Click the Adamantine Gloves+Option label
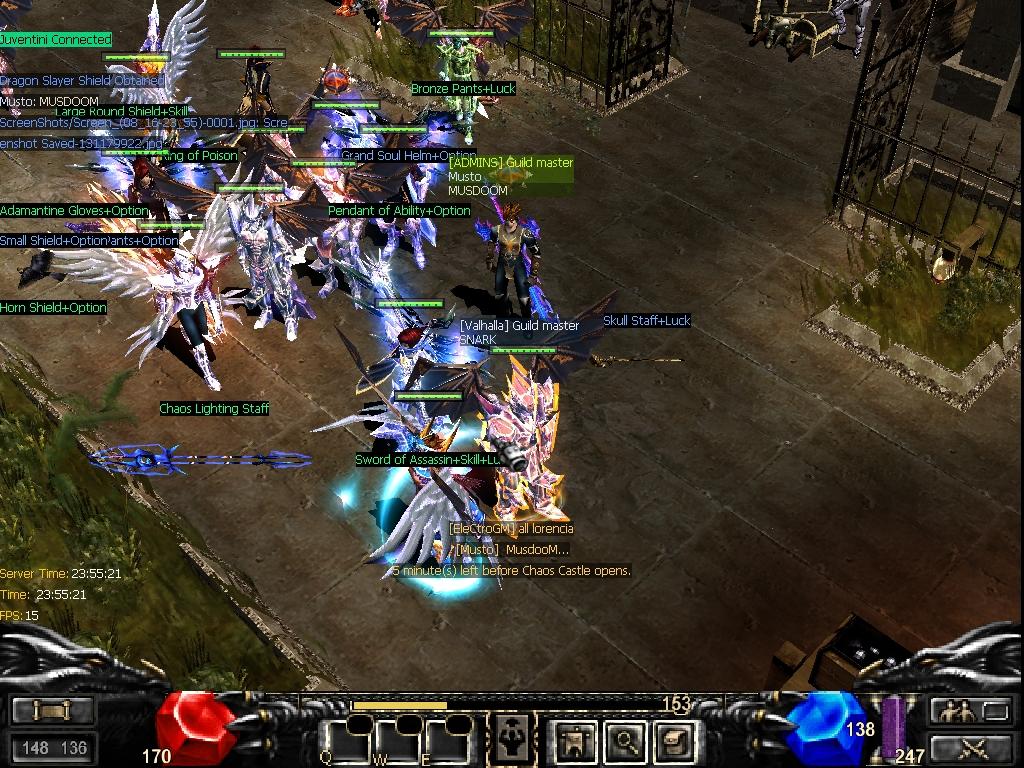 pos(74,211)
